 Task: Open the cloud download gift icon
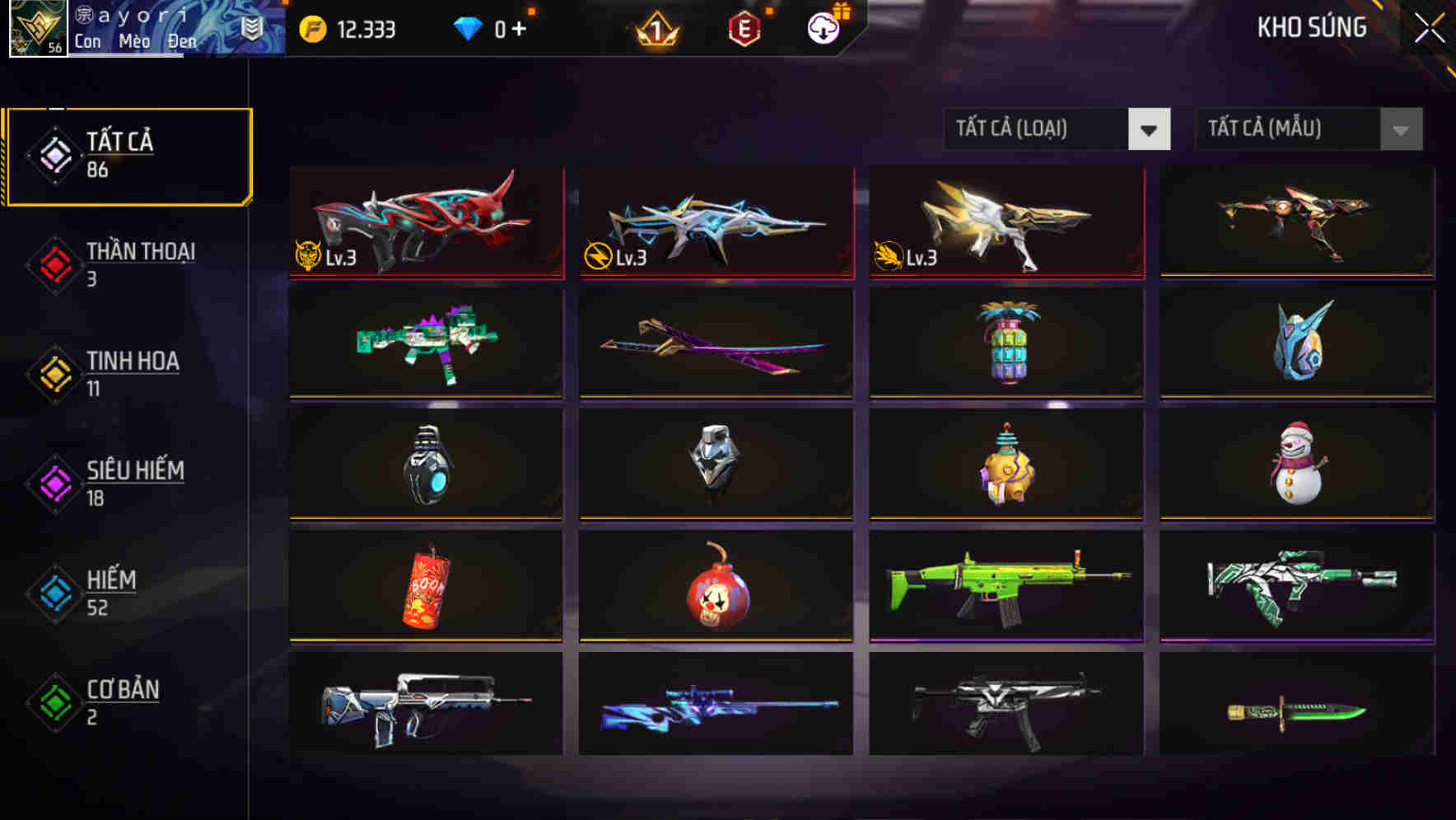point(823,27)
